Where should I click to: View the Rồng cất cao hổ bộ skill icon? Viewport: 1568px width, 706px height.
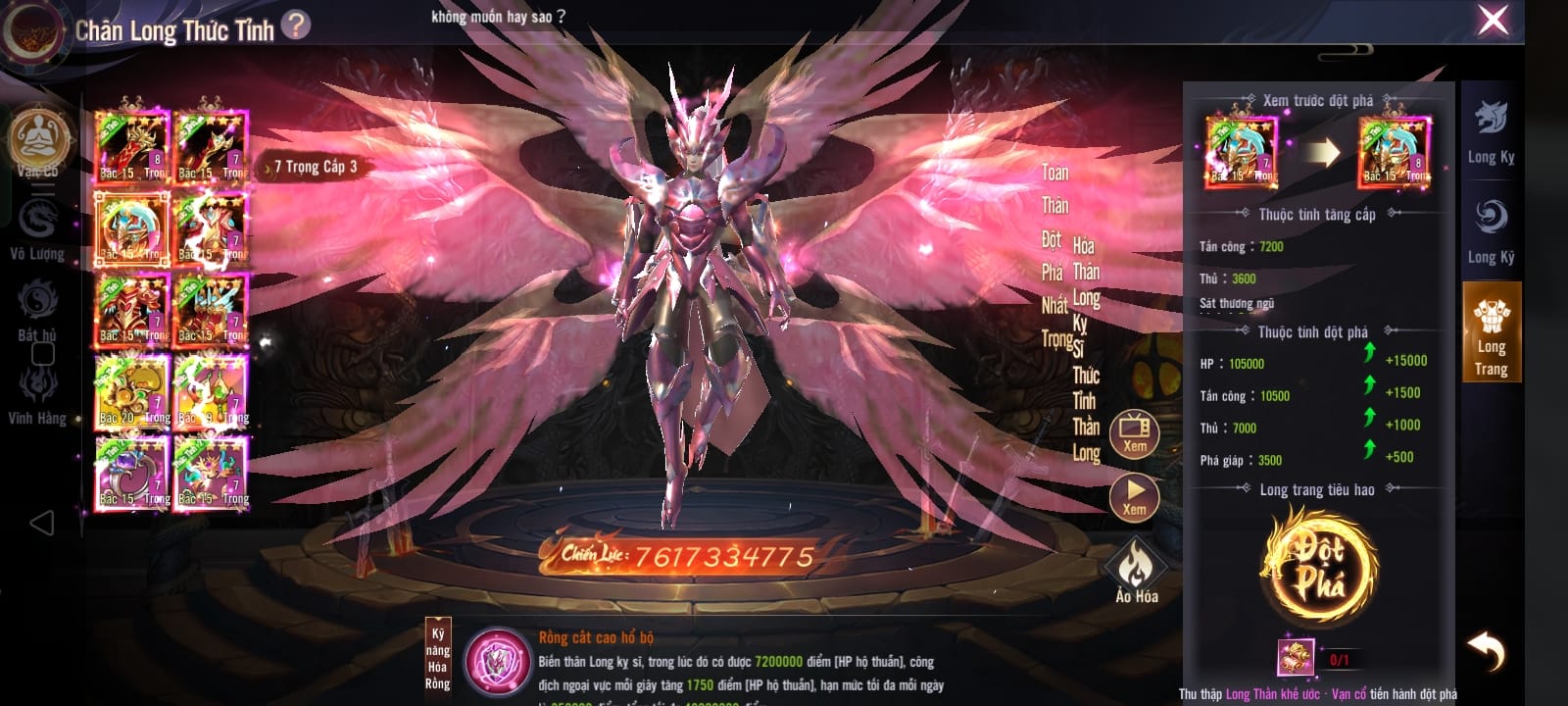(498, 658)
